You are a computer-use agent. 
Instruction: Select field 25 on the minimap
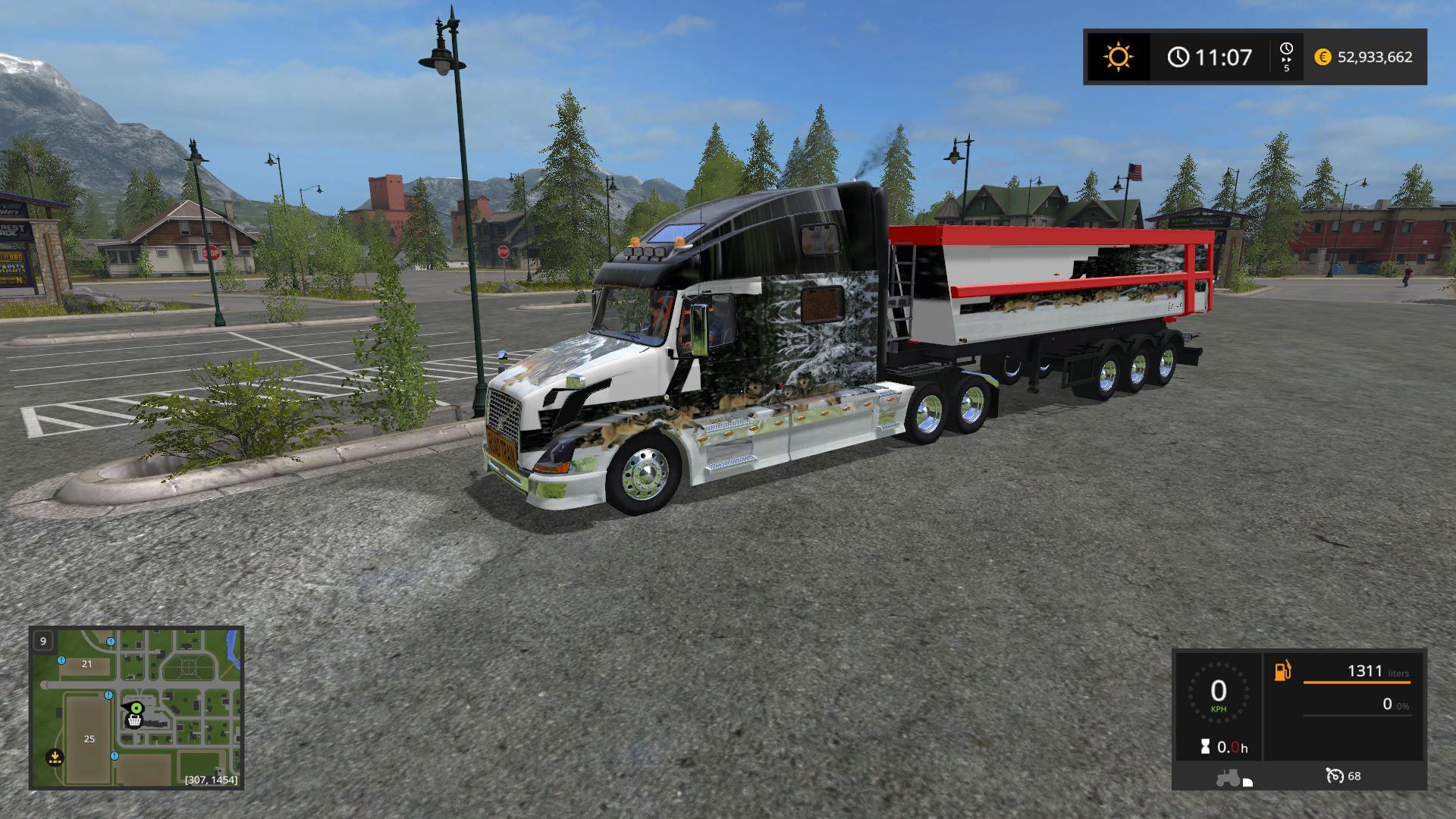[x=89, y=739]
